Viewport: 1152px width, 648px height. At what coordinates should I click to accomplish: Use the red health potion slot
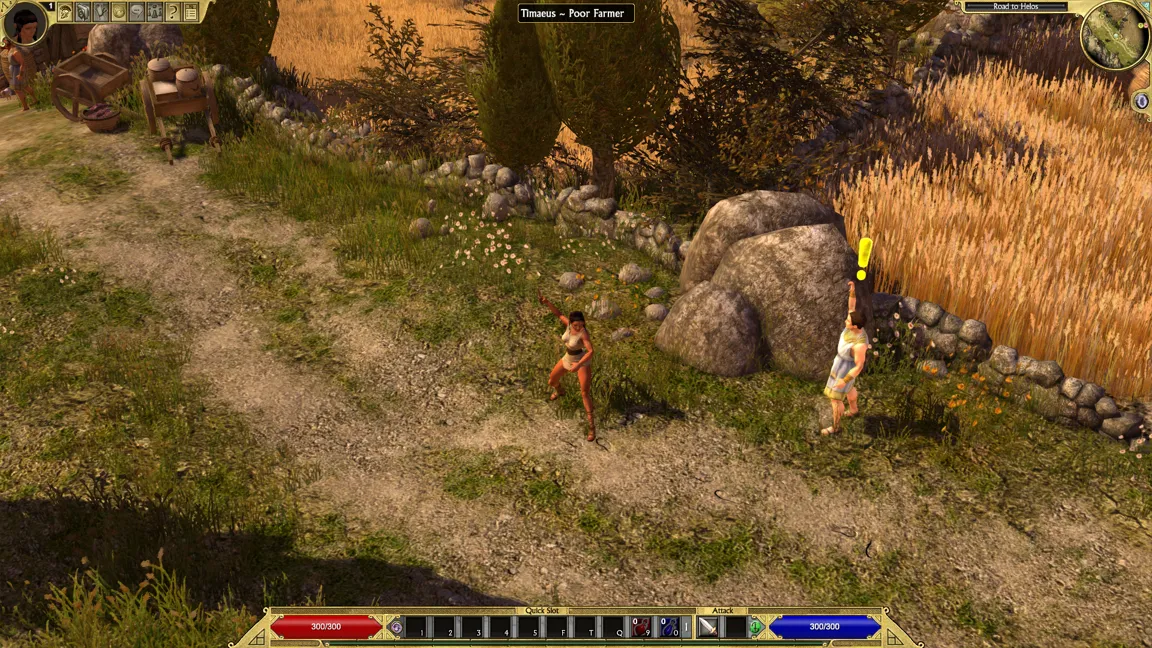tap(641, 627)
